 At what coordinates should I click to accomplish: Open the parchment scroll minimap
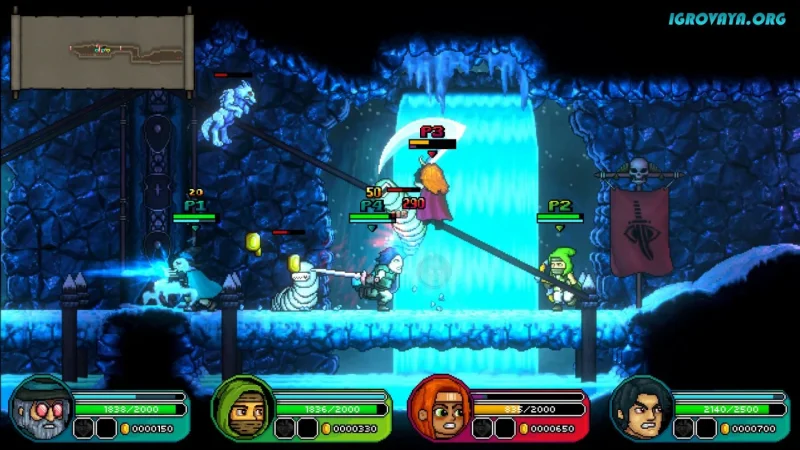pyautogui.click(x=100, y=52)
